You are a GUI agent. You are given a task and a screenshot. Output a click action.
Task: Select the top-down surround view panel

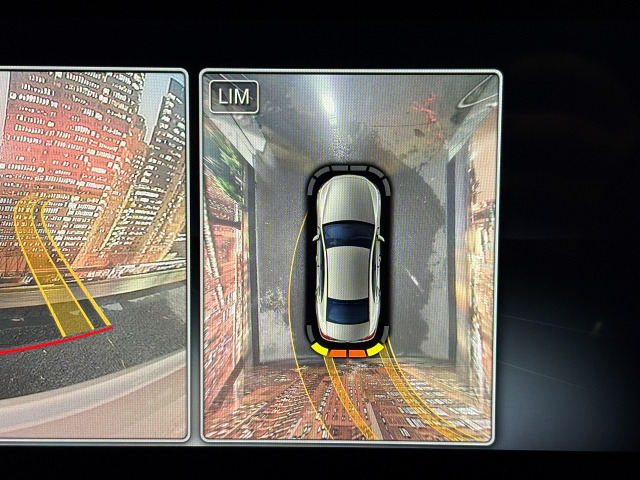point(349,256)
